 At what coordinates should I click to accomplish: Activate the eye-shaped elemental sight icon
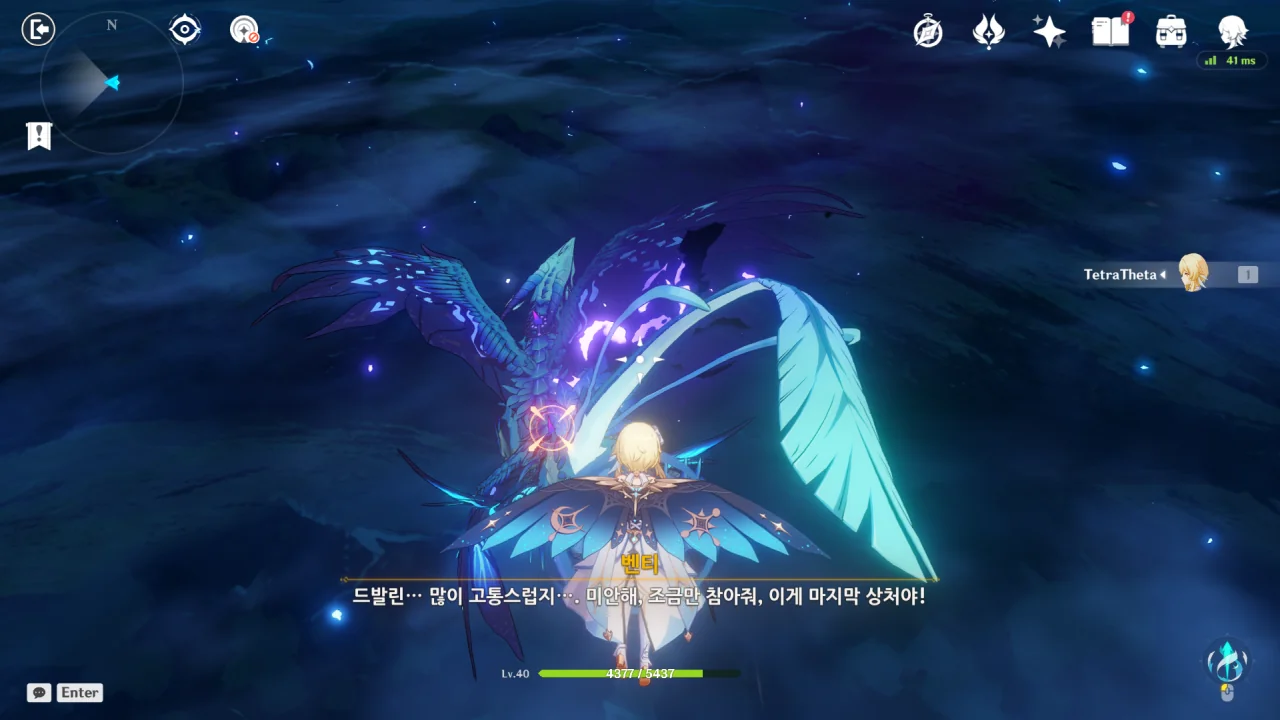(185, 30)
